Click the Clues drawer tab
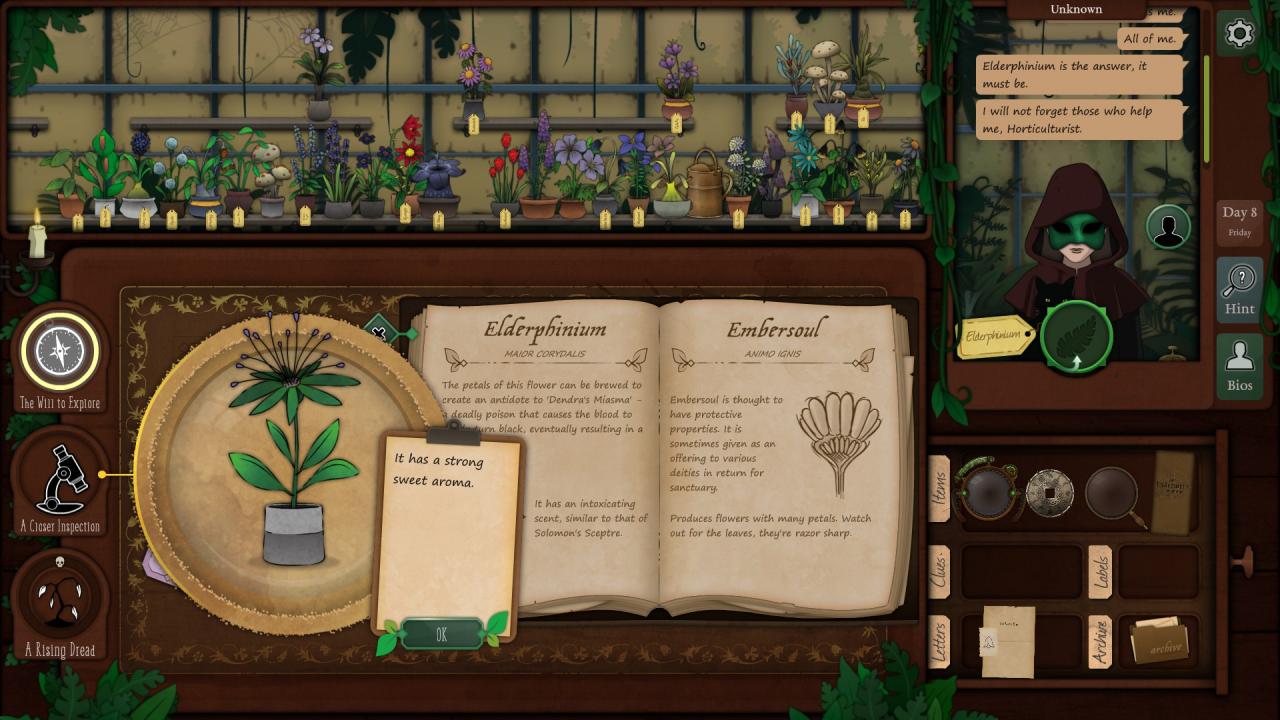Screen dimensions: 1280x720 coord(940,572)
